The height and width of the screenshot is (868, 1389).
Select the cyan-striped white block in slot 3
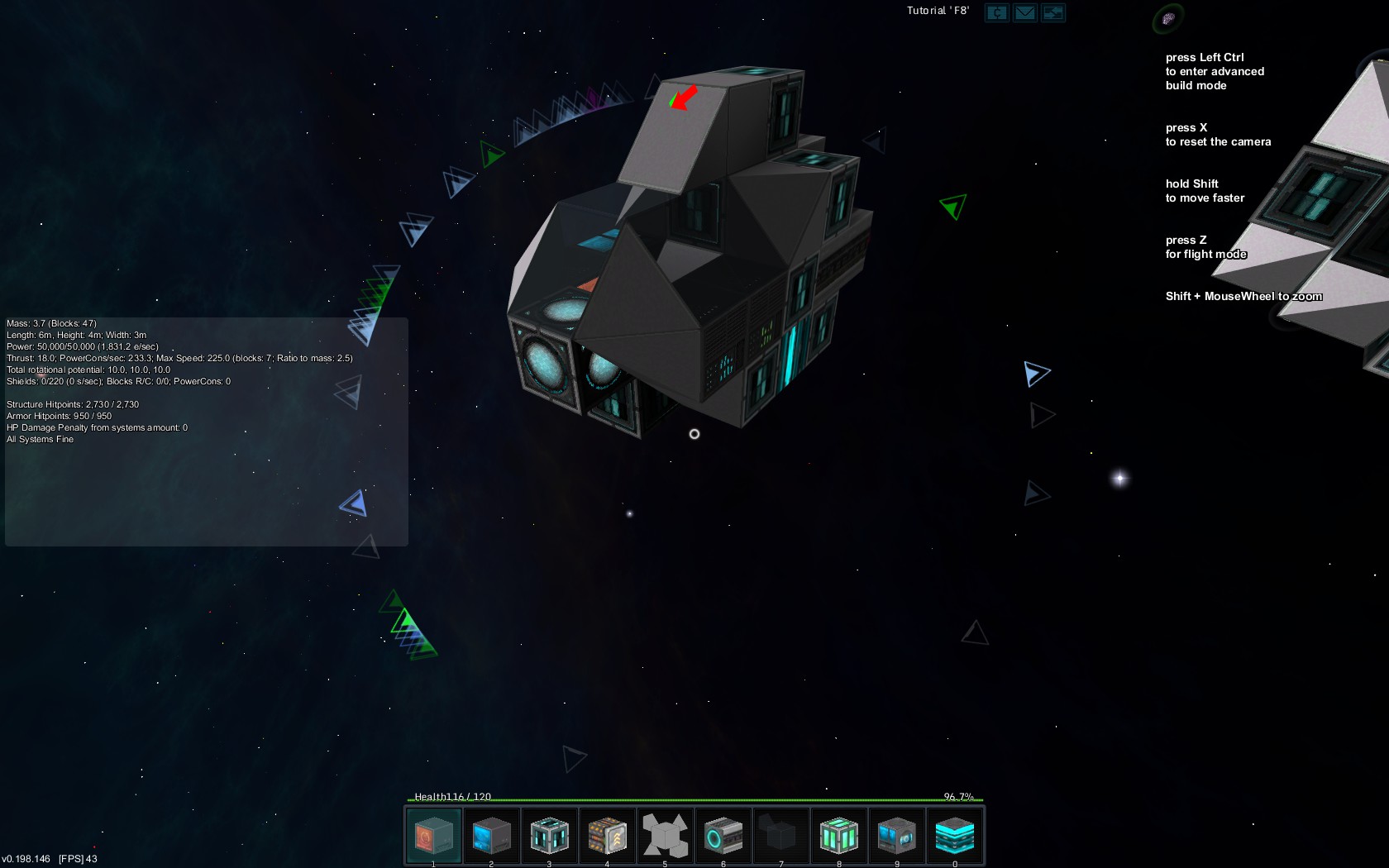[x=549, y=836]
